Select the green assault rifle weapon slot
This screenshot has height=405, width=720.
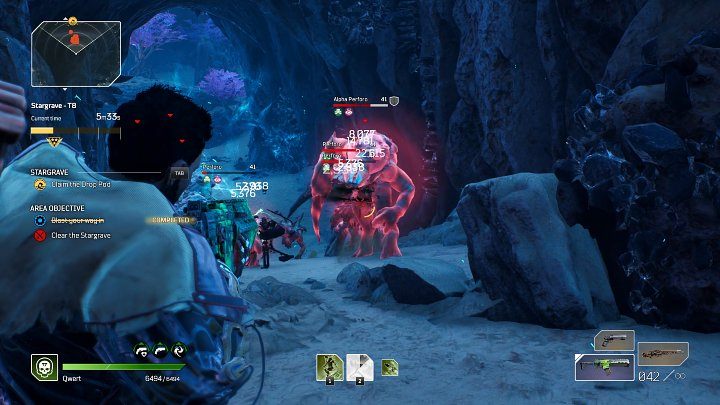click(x=604, y=367)
